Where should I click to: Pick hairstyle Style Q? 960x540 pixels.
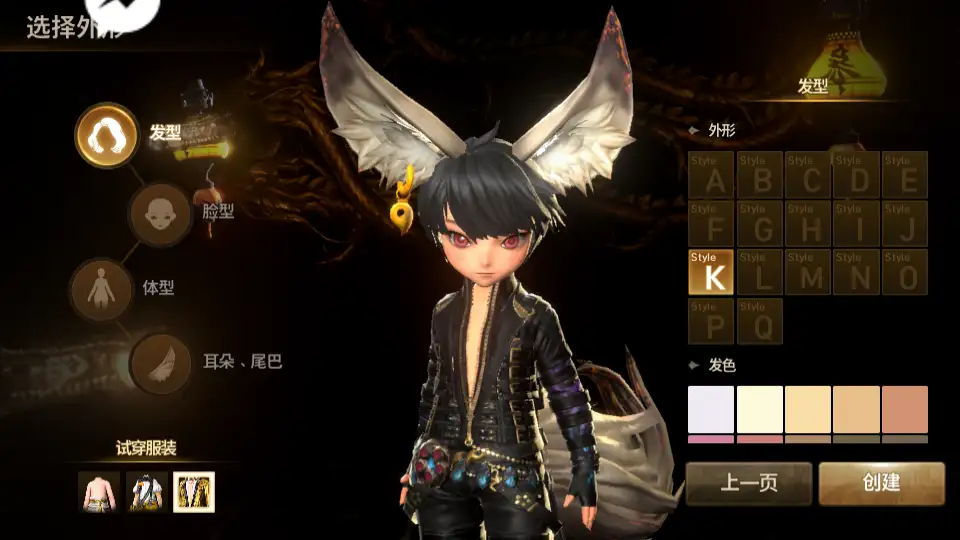759,321
